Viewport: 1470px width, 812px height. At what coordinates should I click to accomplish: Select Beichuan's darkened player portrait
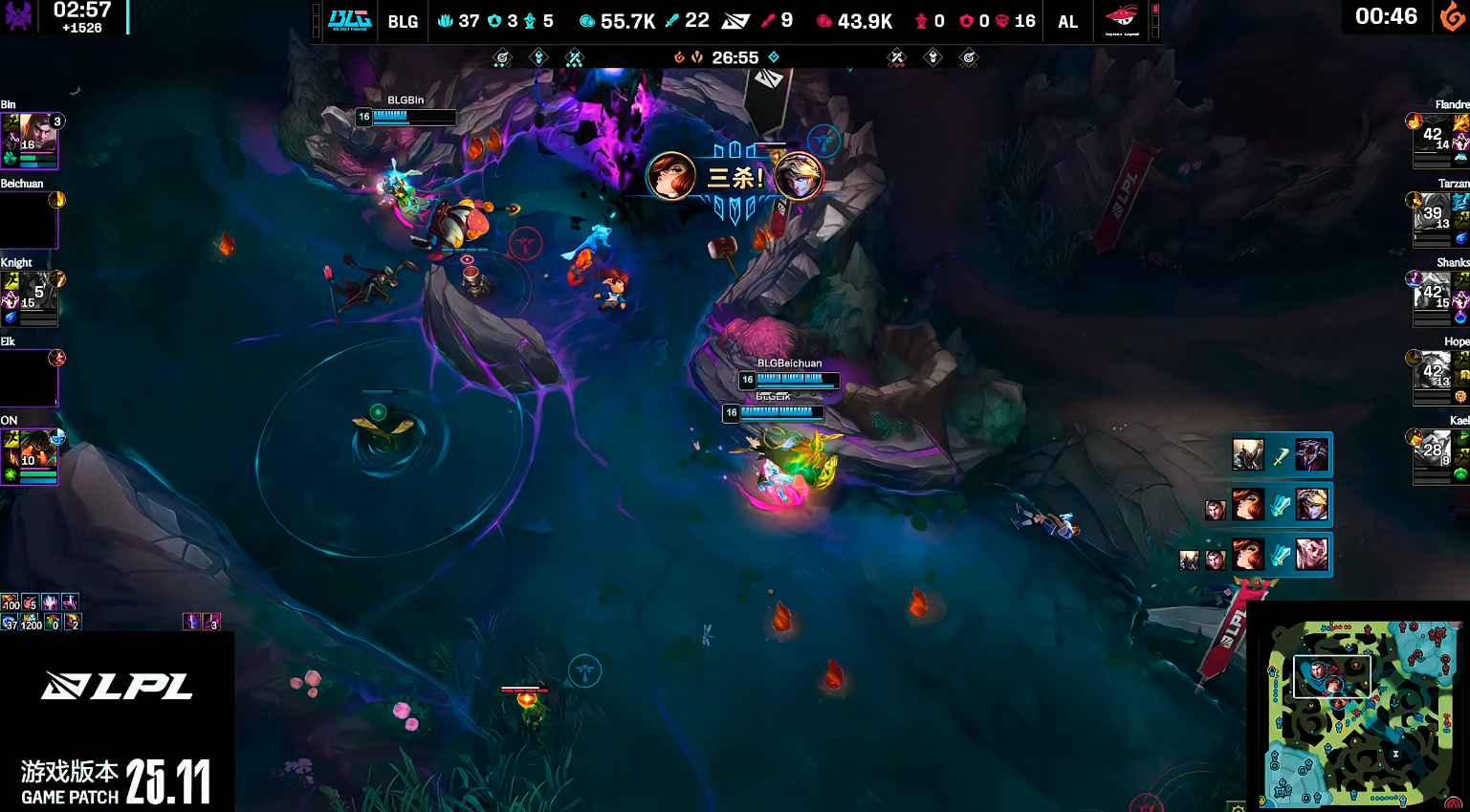tap(29, 220)
